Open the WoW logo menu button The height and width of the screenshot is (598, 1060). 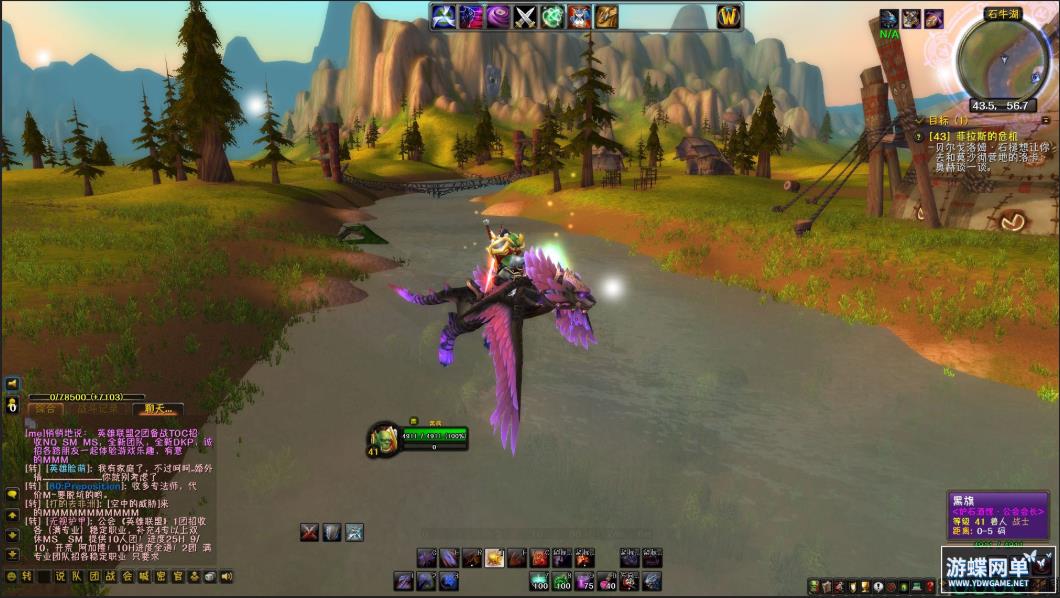coord(729,16)
